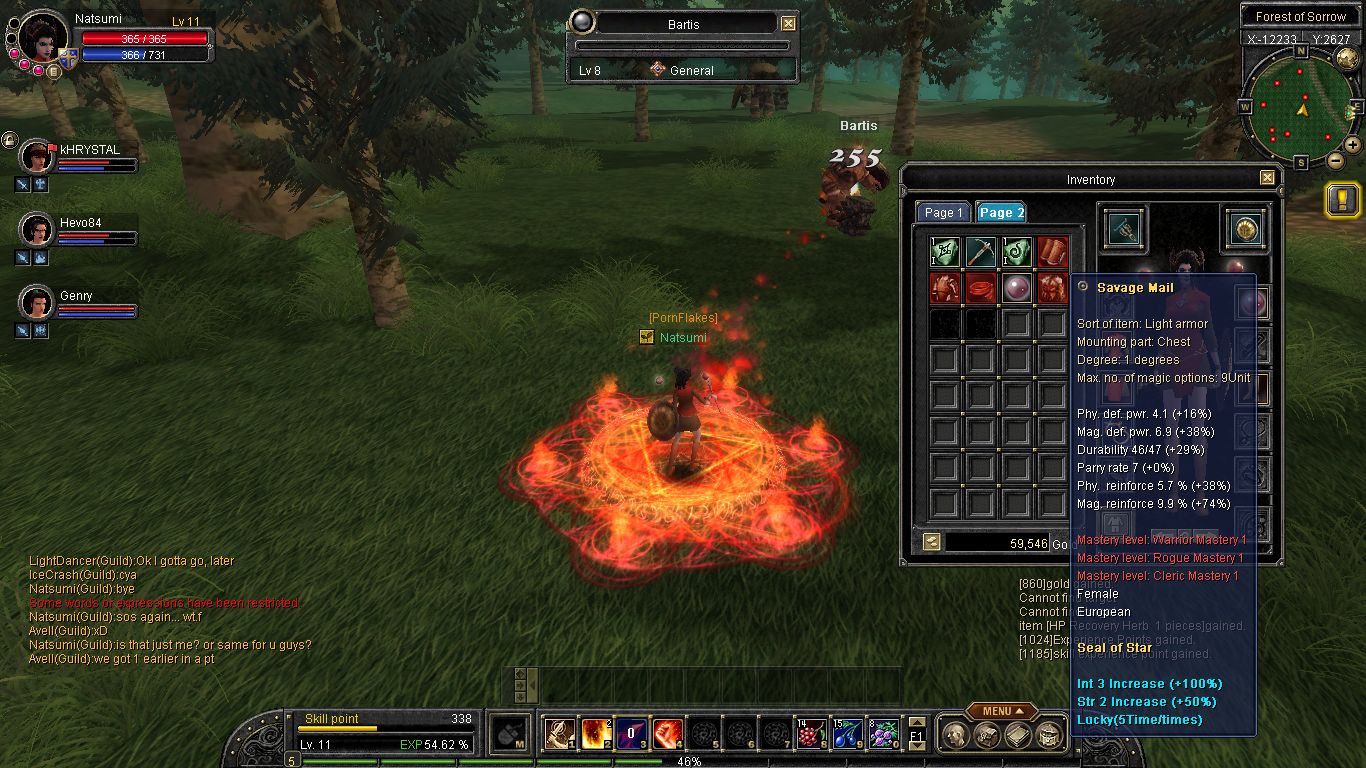Close the Inventory window

point(1267,178)
